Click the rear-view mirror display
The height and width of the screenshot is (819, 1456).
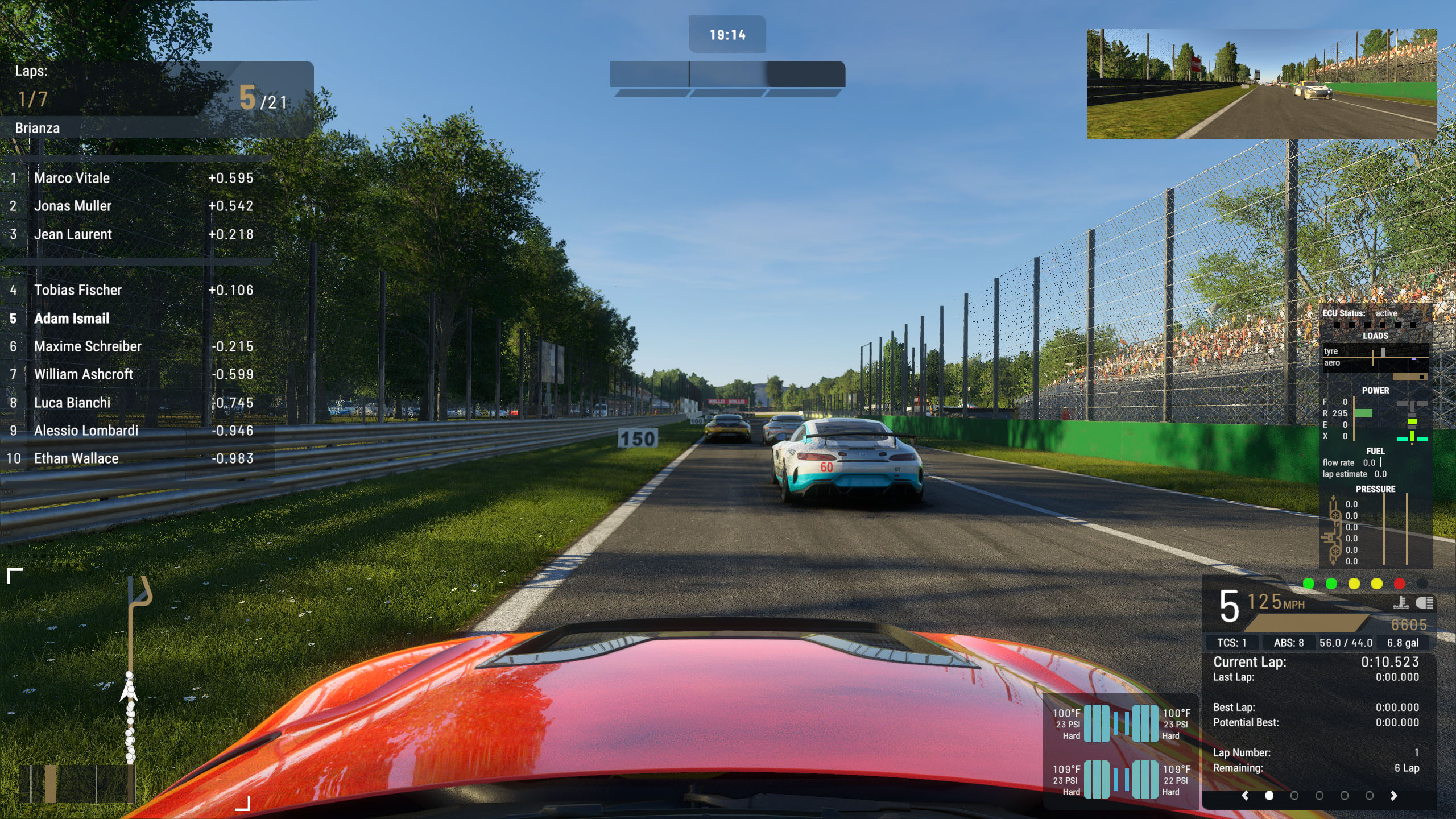tap(1261, 84)
